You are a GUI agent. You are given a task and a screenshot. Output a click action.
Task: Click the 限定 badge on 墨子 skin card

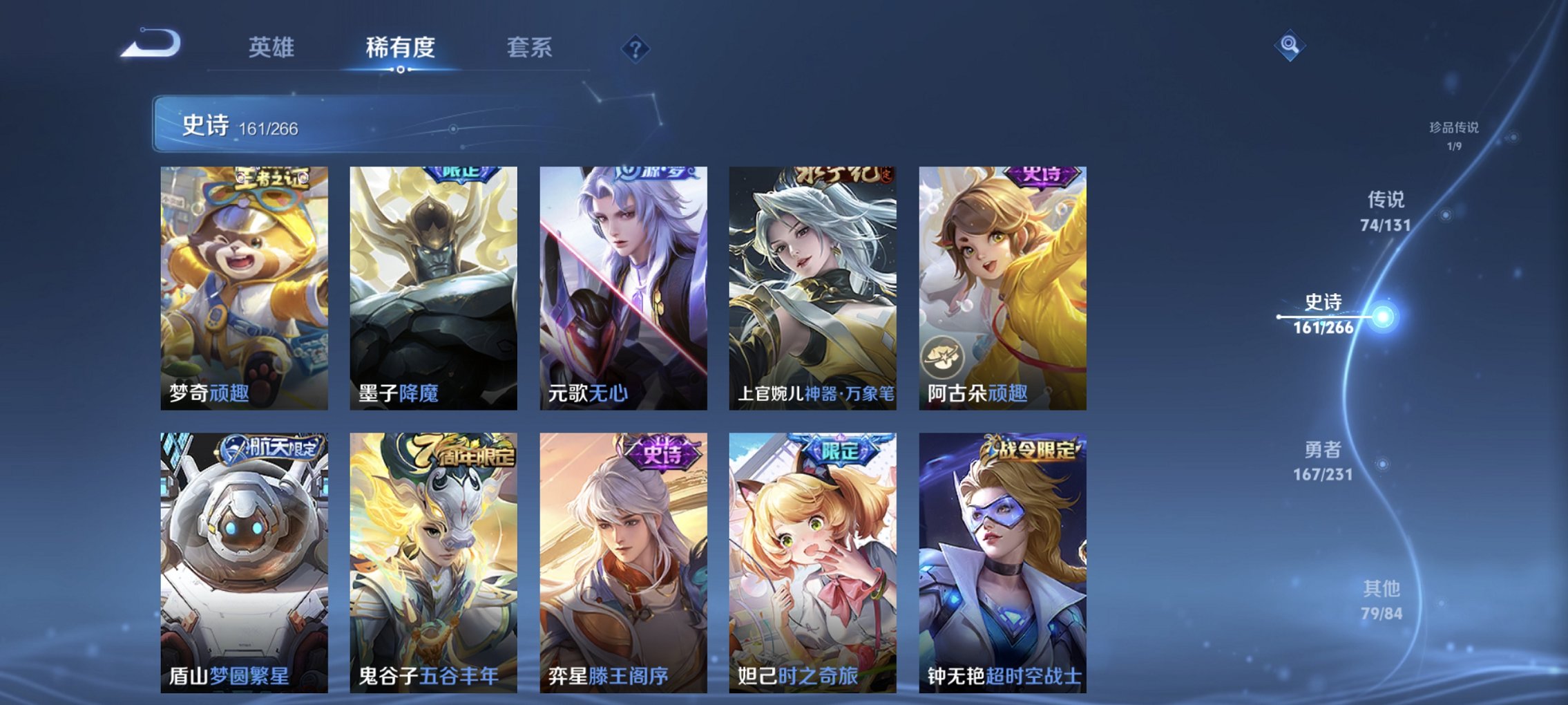point(461,176)
